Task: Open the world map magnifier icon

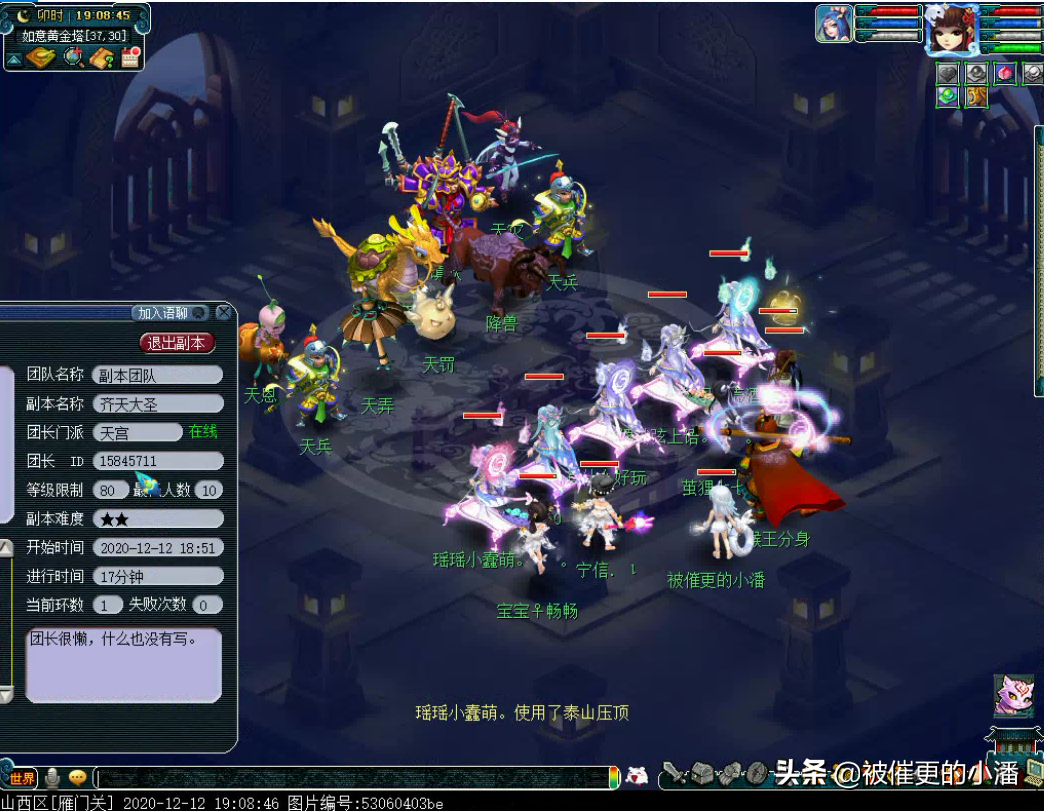Action: tap(73, 58)
